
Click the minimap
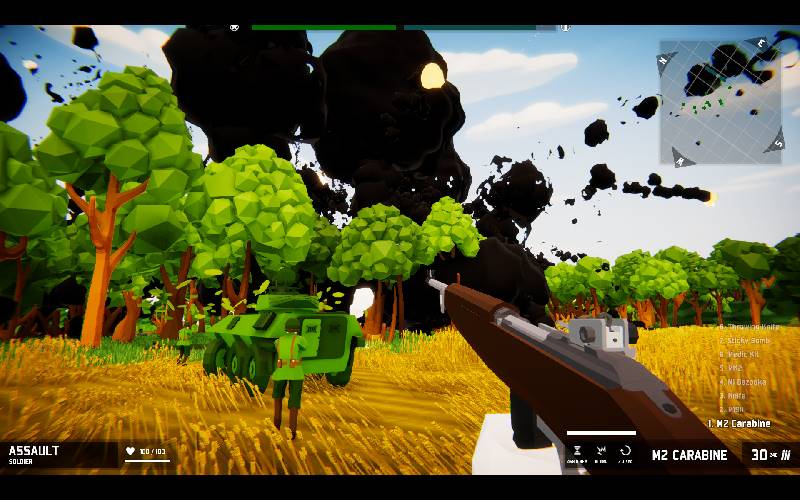(x=720, y=102)
